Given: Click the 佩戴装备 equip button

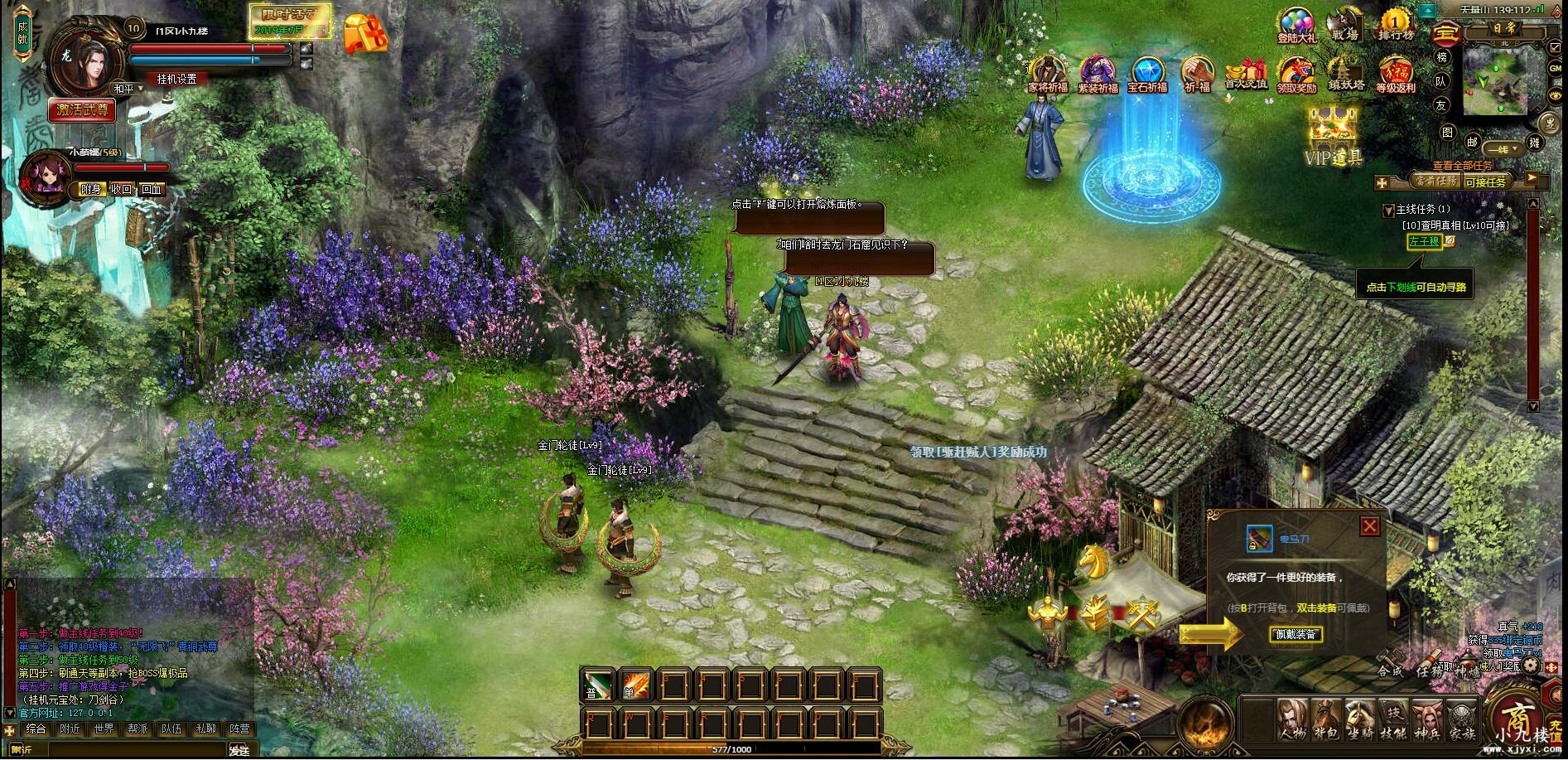Looking at the screenshot, I should 1295,635.
